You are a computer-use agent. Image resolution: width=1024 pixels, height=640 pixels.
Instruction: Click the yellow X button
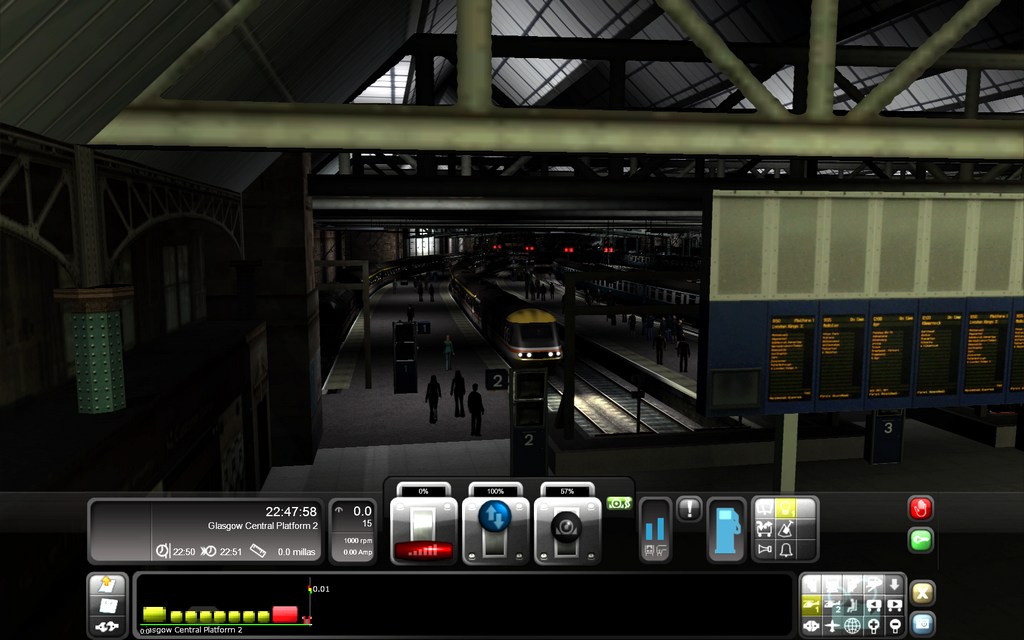[x=922, y=592]
